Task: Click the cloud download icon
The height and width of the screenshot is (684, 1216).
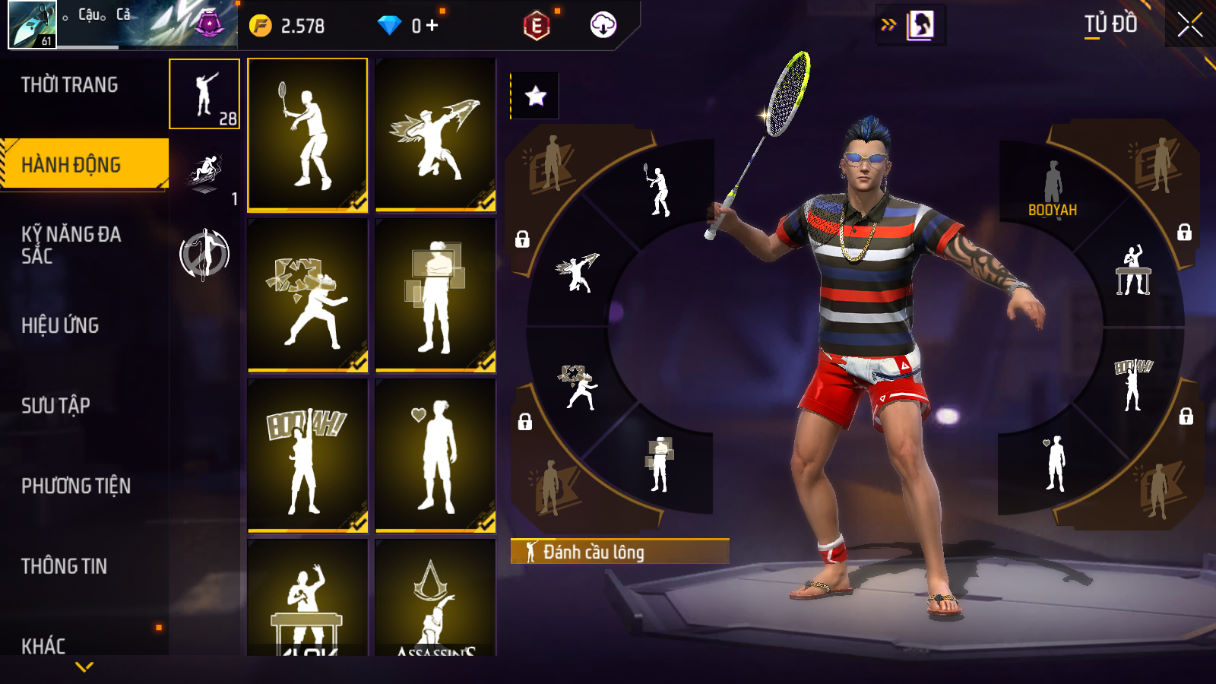Action: pyautogui.click(x=603, y=26)
